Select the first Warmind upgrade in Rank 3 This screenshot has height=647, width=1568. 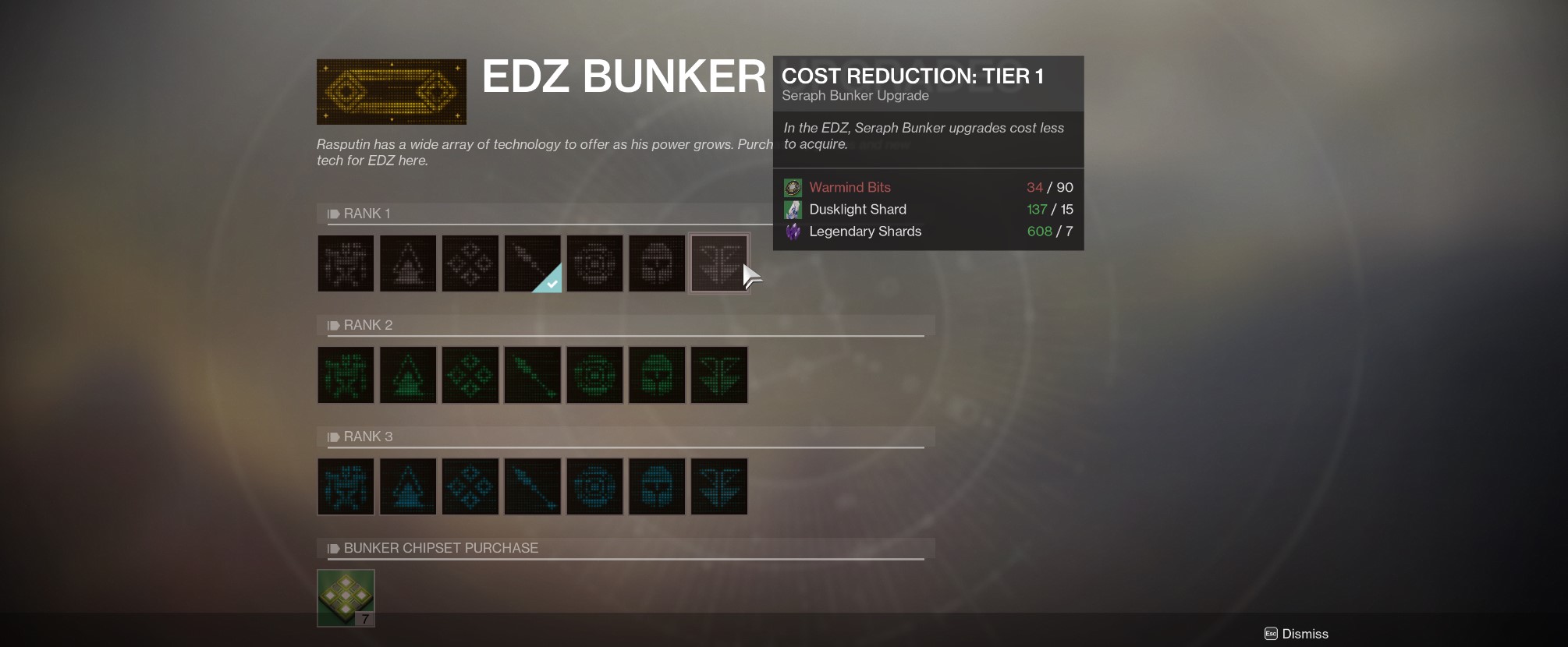click(346, 486)
